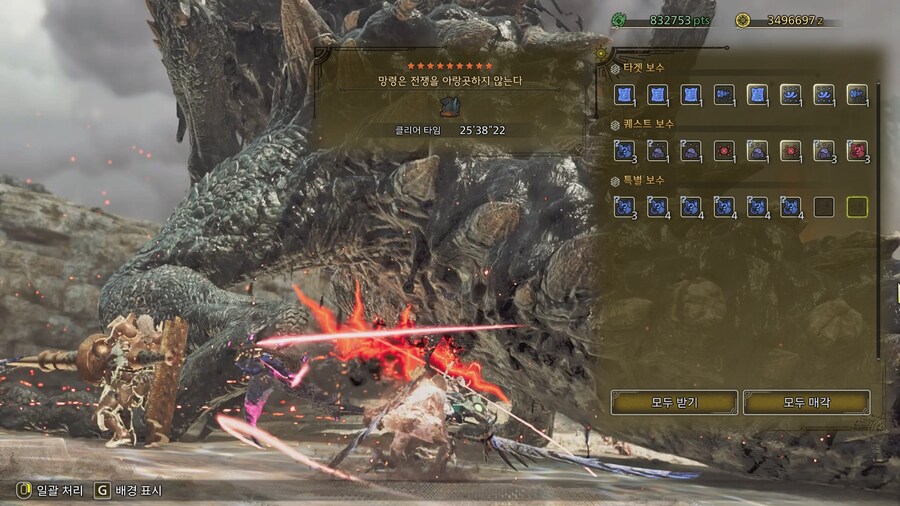
Task: Pick the purple quest reward with count 3
Action: pos(824,151)
